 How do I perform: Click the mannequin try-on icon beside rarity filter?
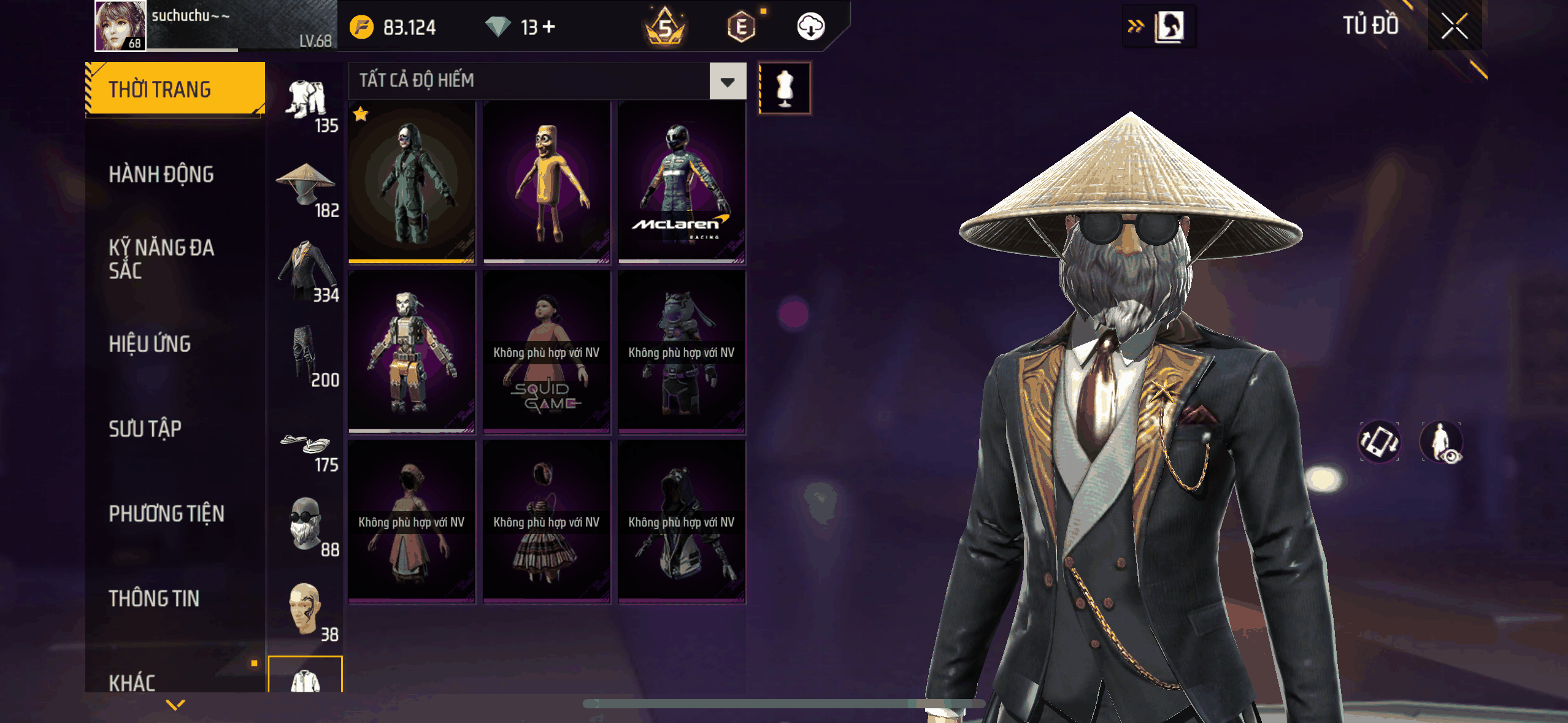(x=785, y=87)
